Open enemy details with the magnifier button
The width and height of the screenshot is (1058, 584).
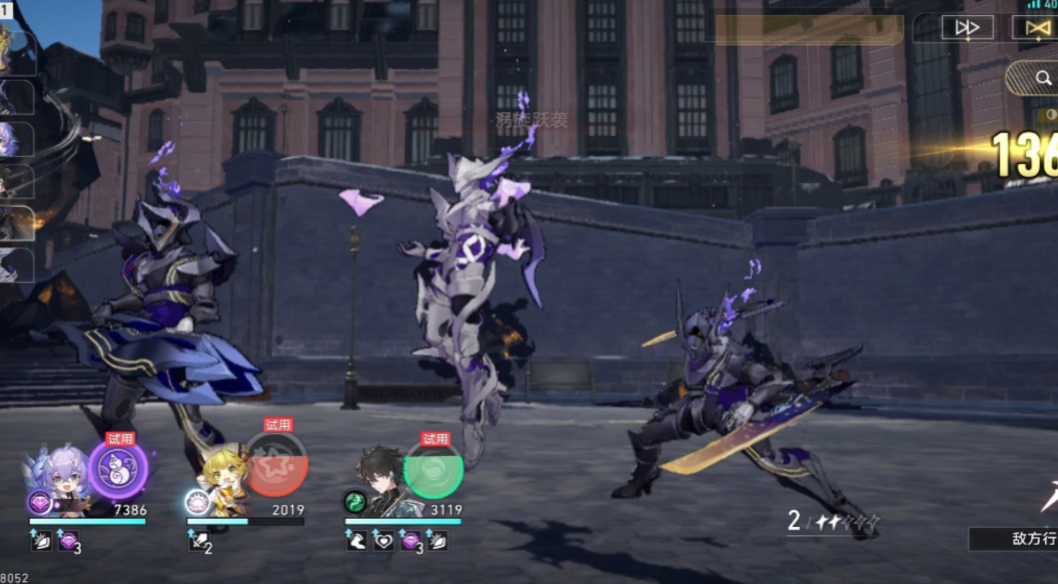(1032, 77)
